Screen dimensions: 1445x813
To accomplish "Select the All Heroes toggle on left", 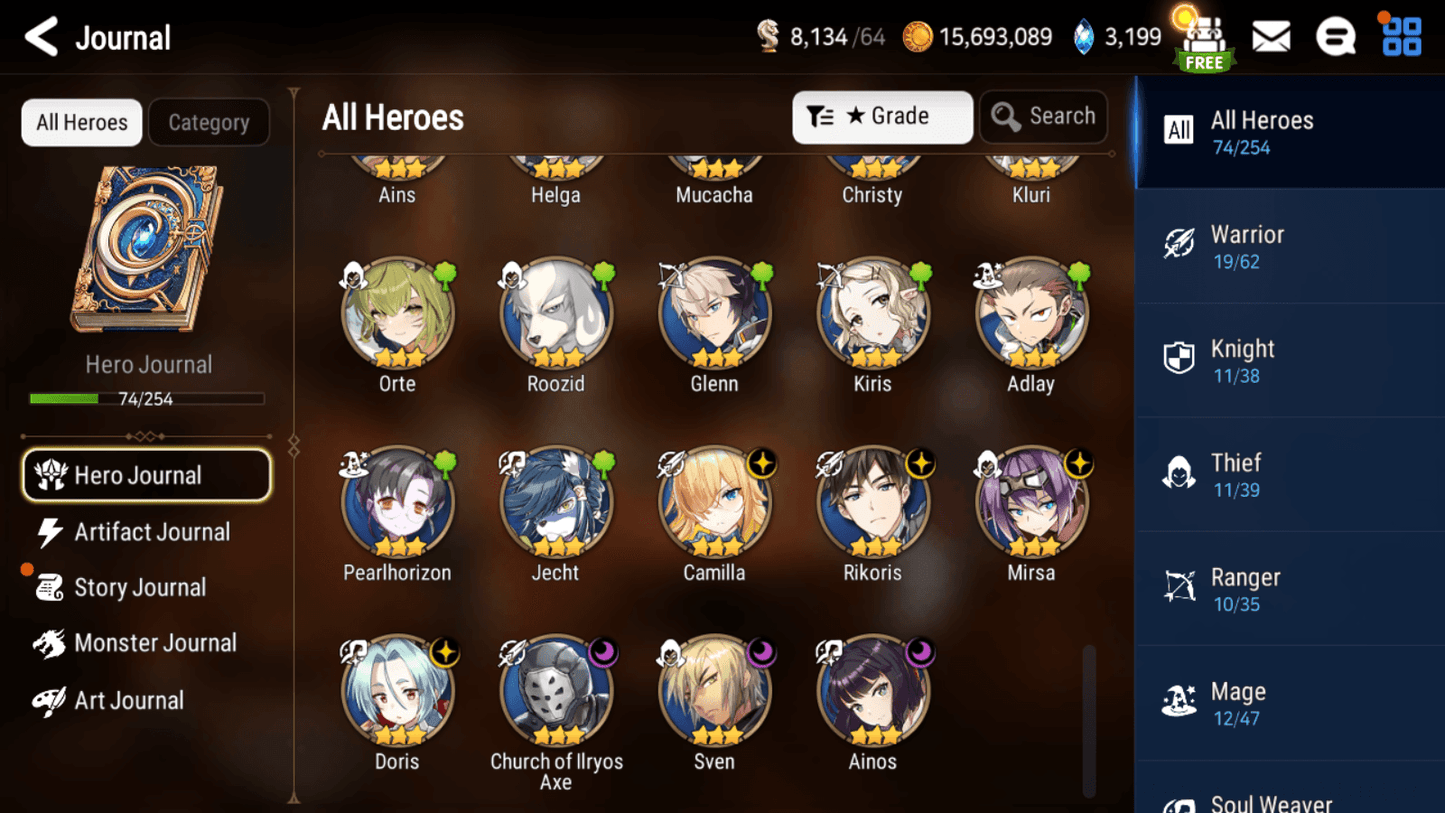I will (81, 122).
